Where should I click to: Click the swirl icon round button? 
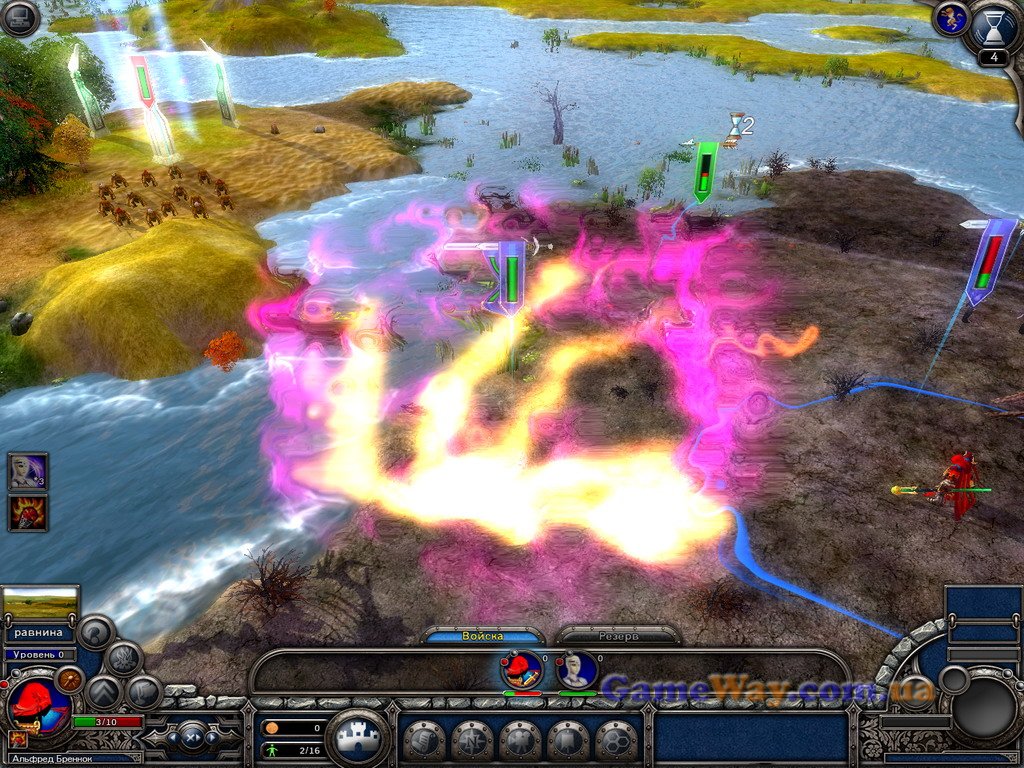coord(96,631)
